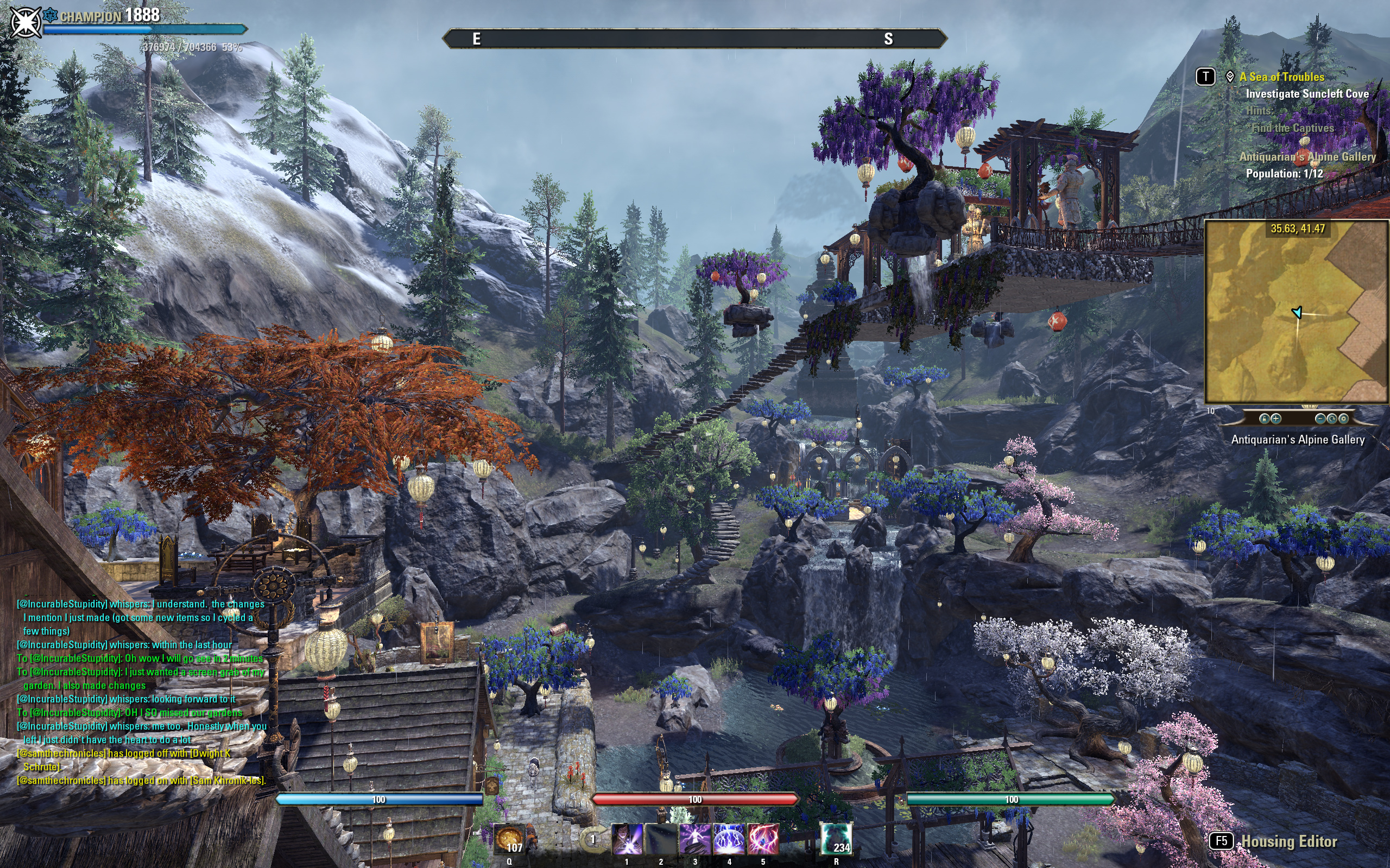Click the @samthechronicles logged on chat message

click(x=141, y=780)
